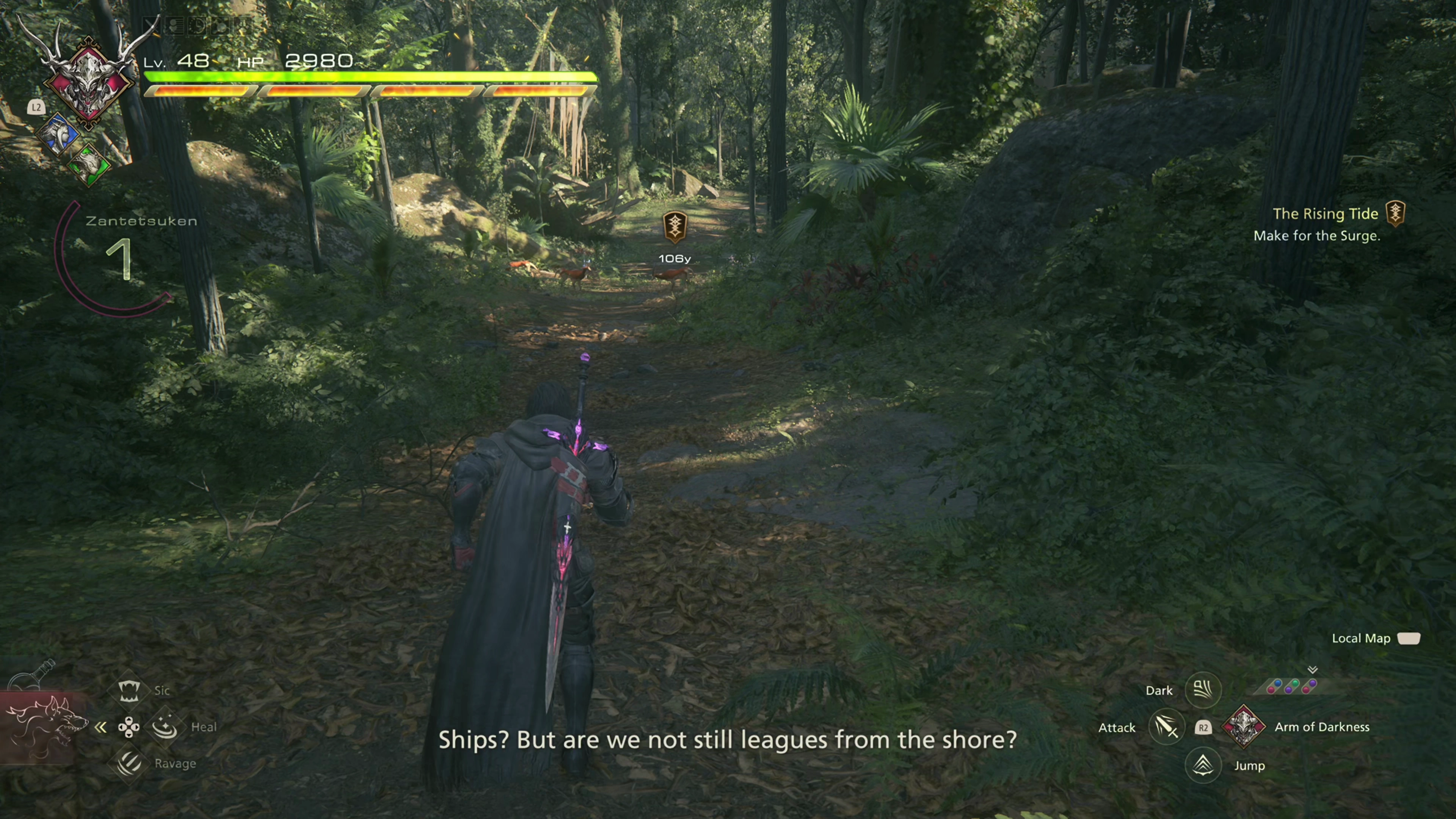The image size is (1456, 819).
Task: Select the quest waypoint marker at 106y
Action: (674, 226)
